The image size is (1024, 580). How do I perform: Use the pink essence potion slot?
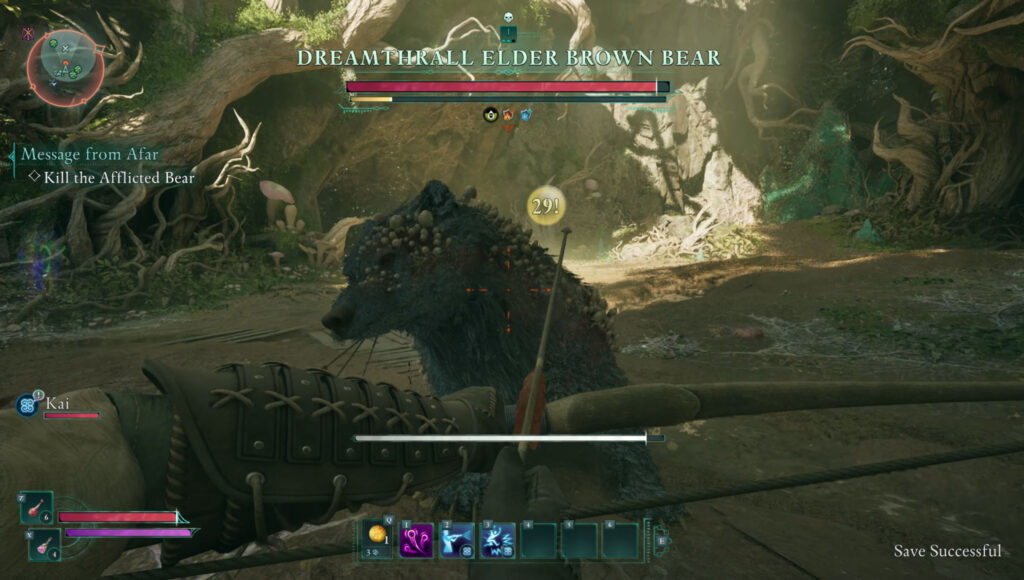point(42,546)
